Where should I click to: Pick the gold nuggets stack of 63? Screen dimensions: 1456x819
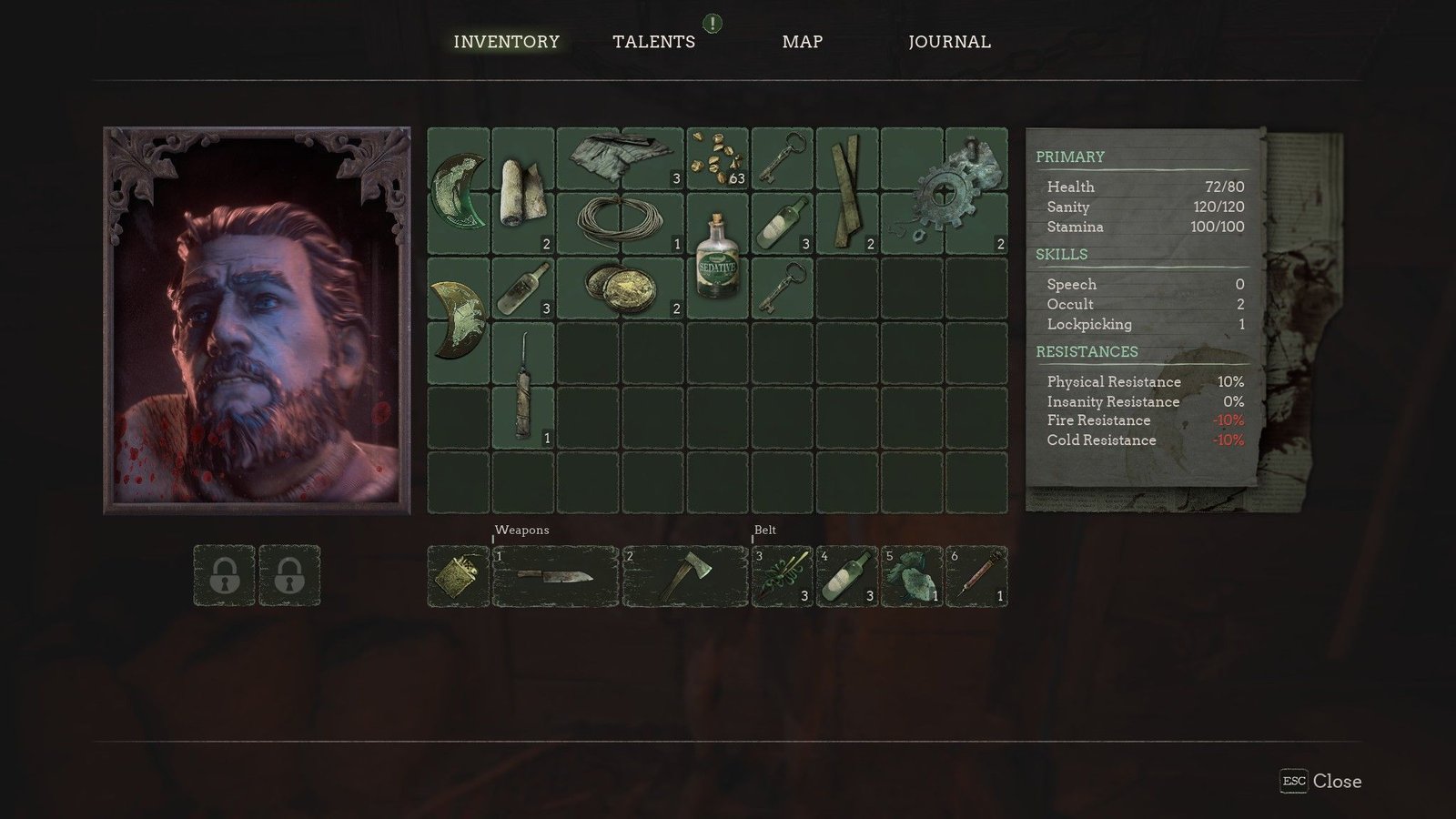click(717, 158)
